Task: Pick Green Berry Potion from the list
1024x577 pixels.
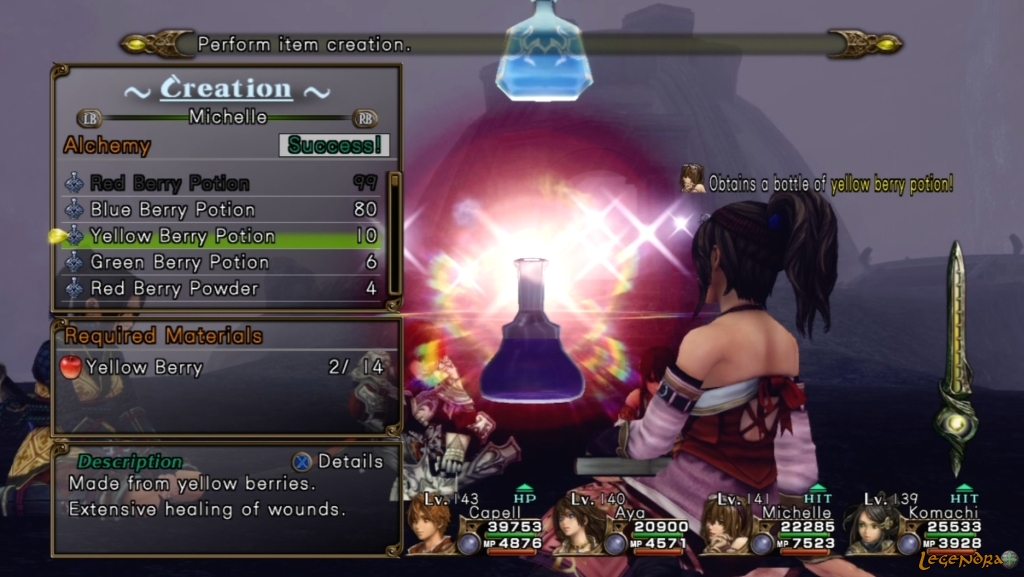Action: (179, 262)
